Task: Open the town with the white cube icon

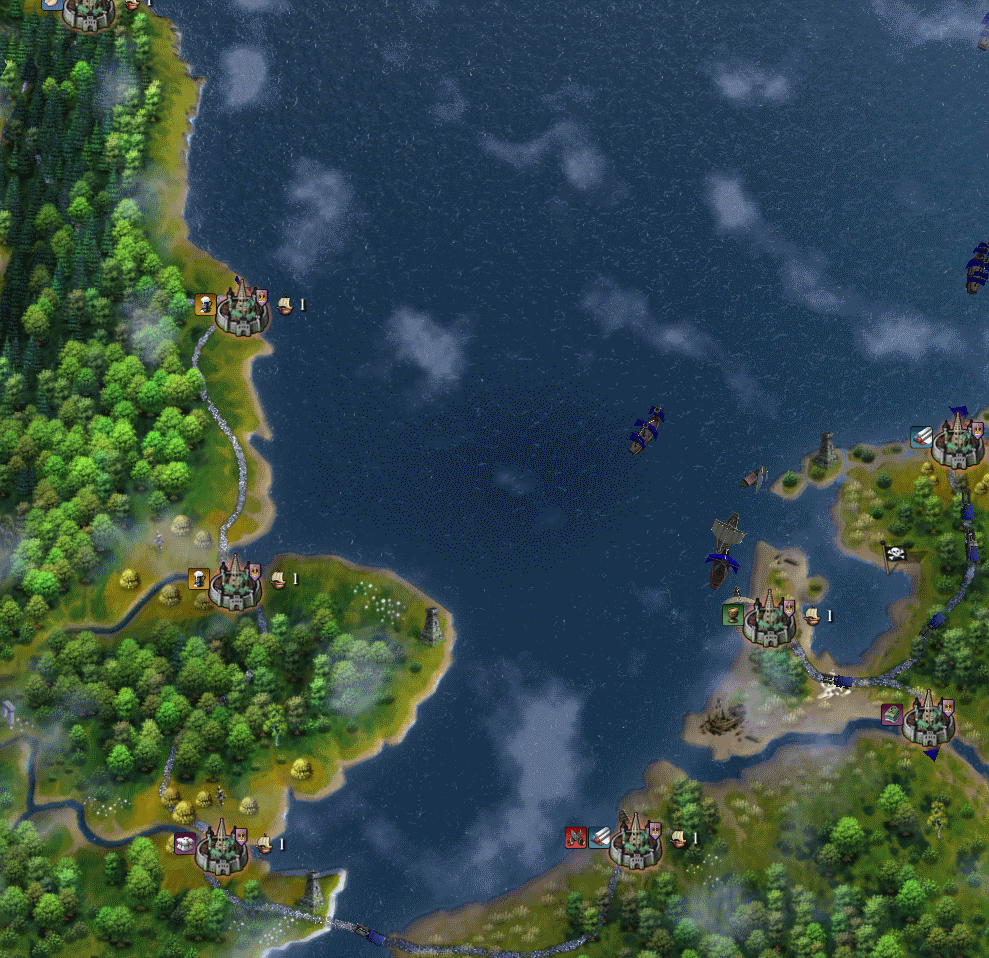Action: 220,848
